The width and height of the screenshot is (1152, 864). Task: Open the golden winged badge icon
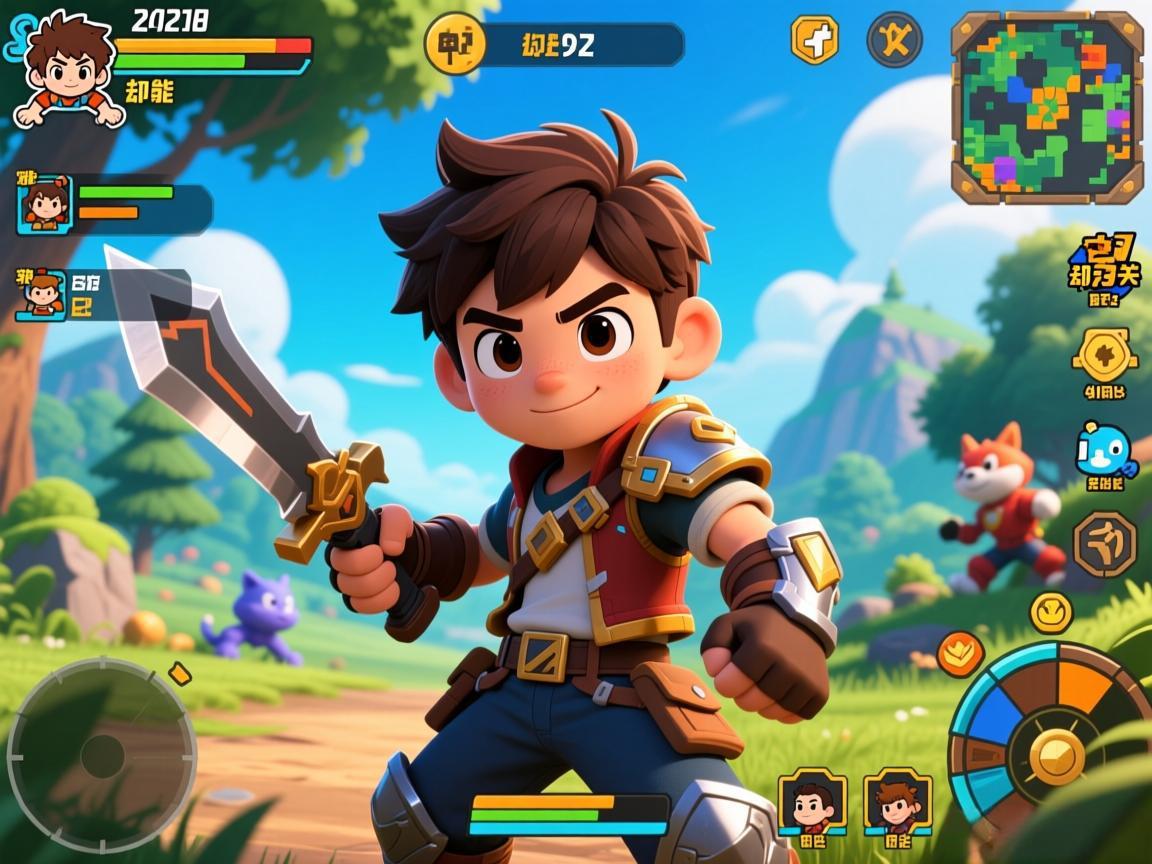pyautogui.click(x=1104, y=354)
